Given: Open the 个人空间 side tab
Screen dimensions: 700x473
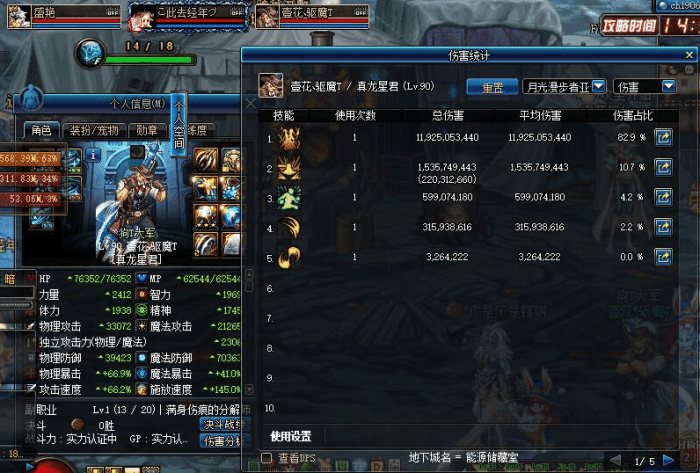Looking at the screenshot, I should pos(179,122).
